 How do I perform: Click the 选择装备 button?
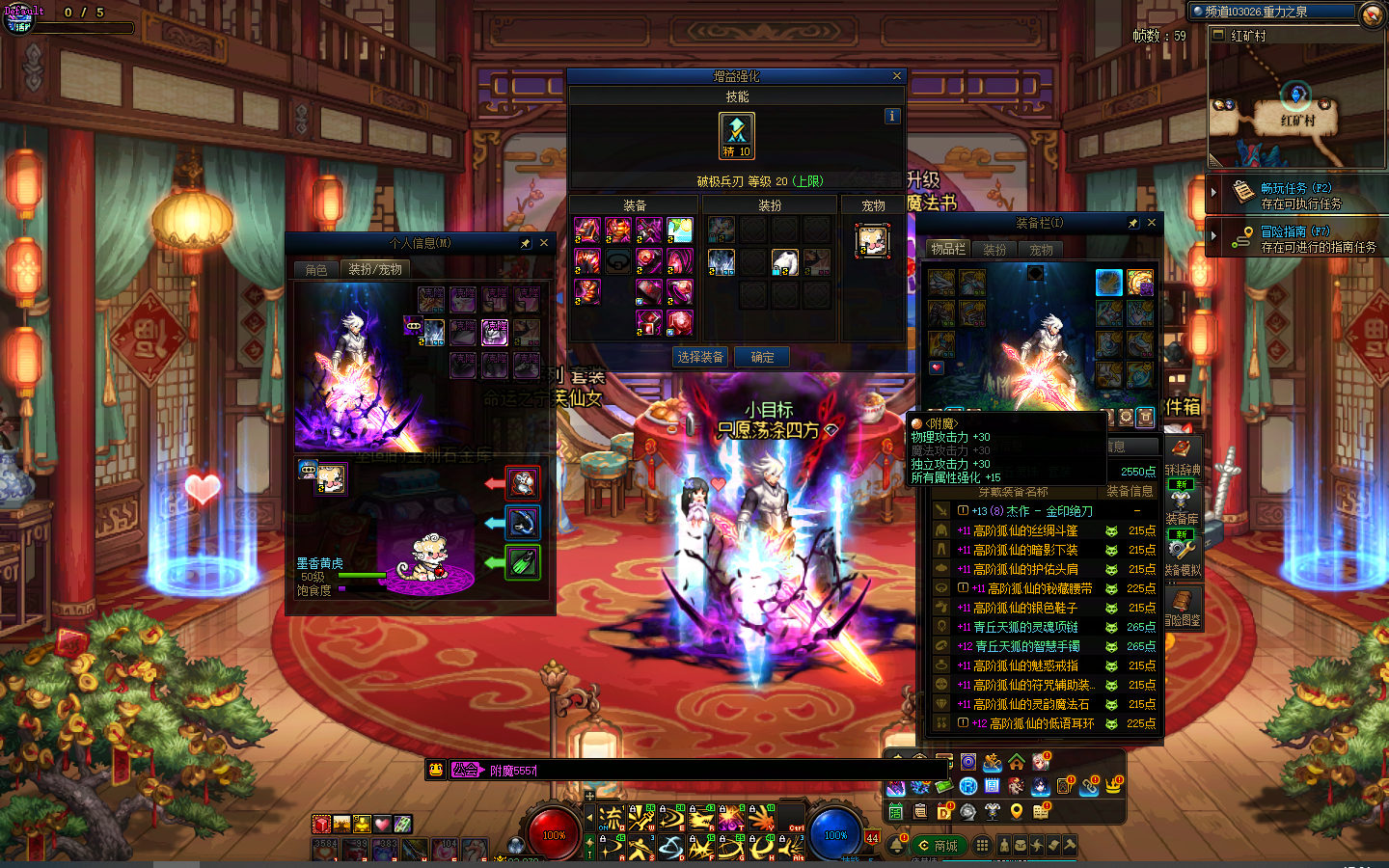click(x=700, y=357)
